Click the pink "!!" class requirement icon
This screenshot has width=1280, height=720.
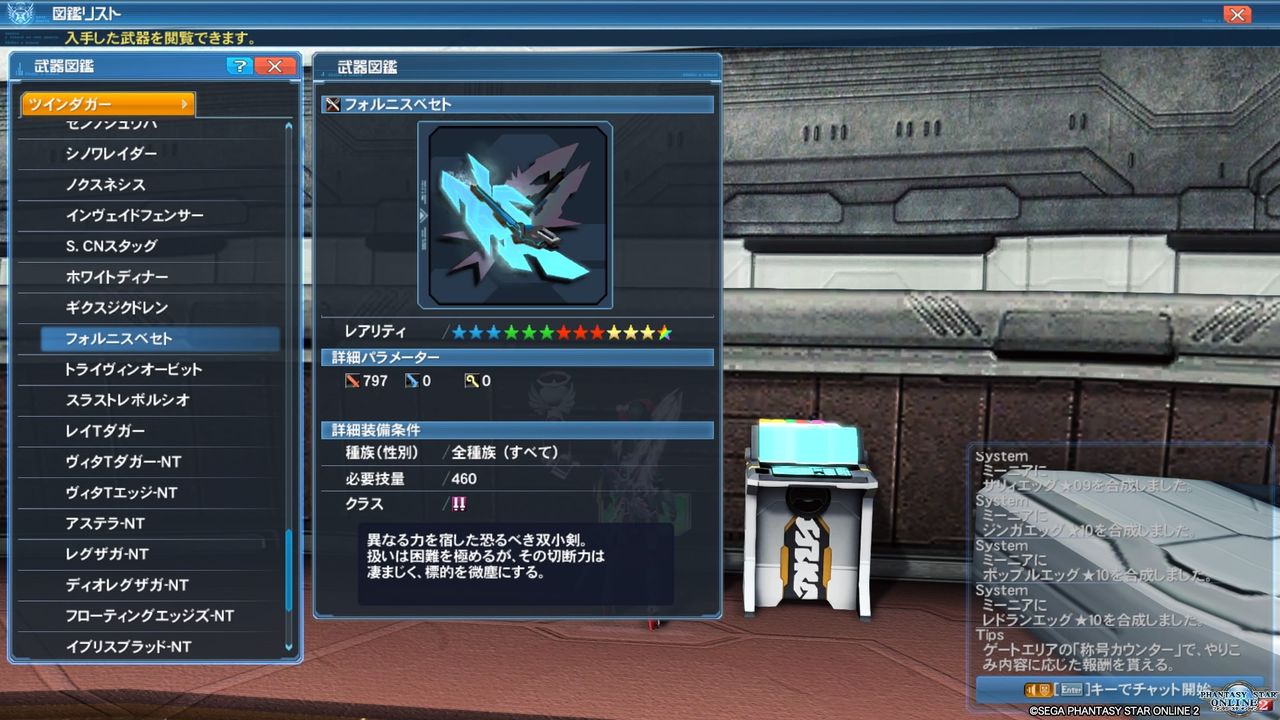459,506
